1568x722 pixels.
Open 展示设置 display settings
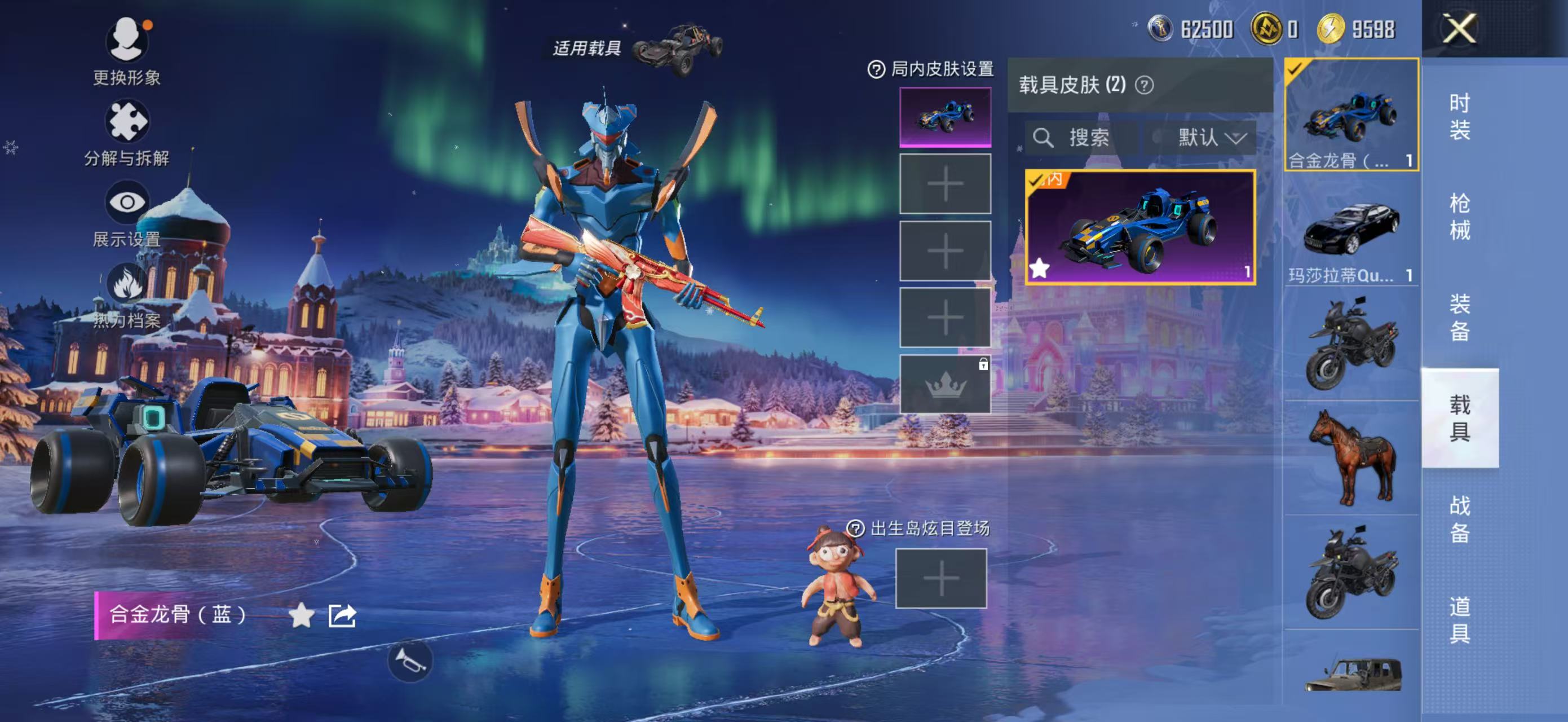(x=127, y=202)
